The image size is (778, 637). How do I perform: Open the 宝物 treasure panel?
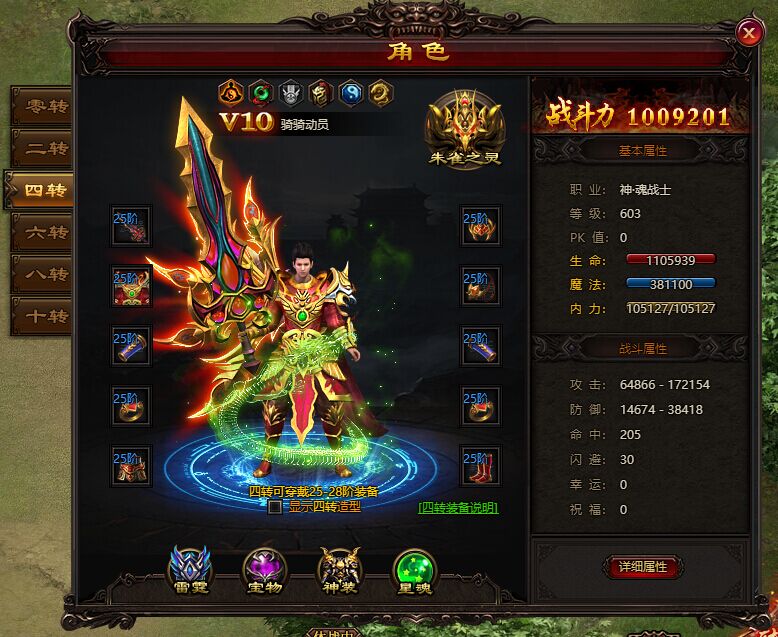pyautogui.click(x=264, y=570)
